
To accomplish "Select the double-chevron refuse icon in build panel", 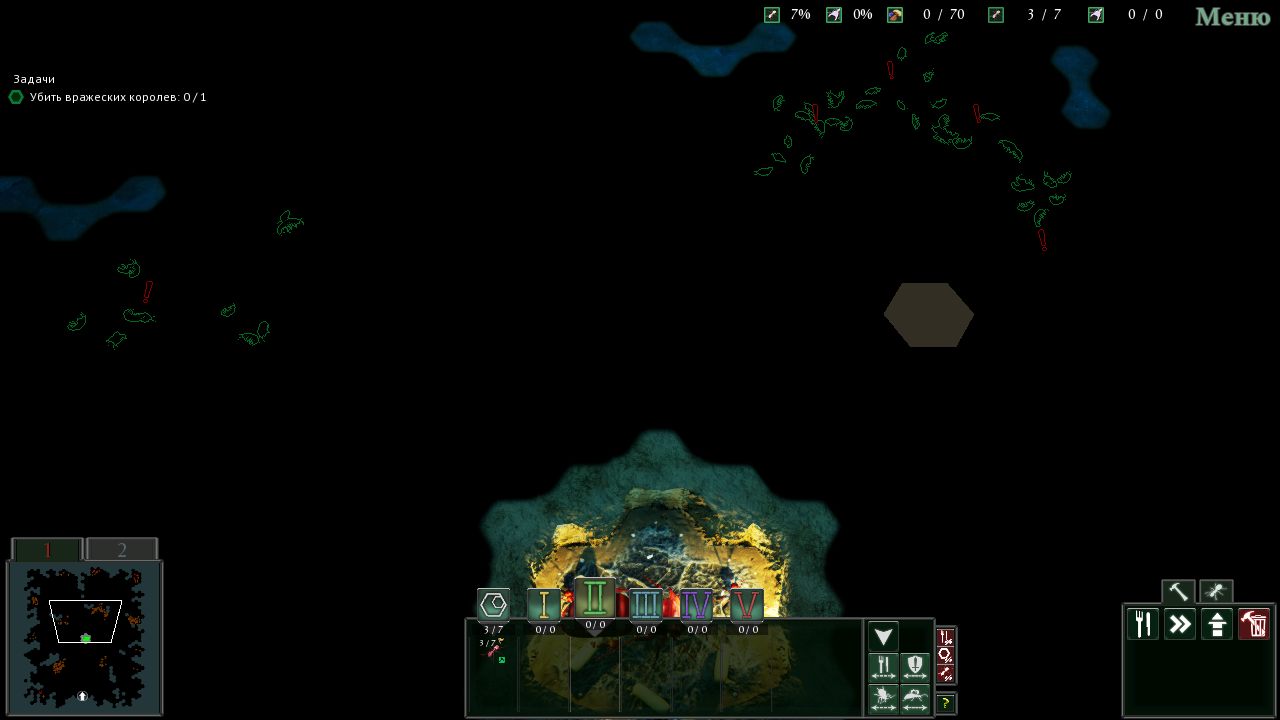I will [1179, 624].
